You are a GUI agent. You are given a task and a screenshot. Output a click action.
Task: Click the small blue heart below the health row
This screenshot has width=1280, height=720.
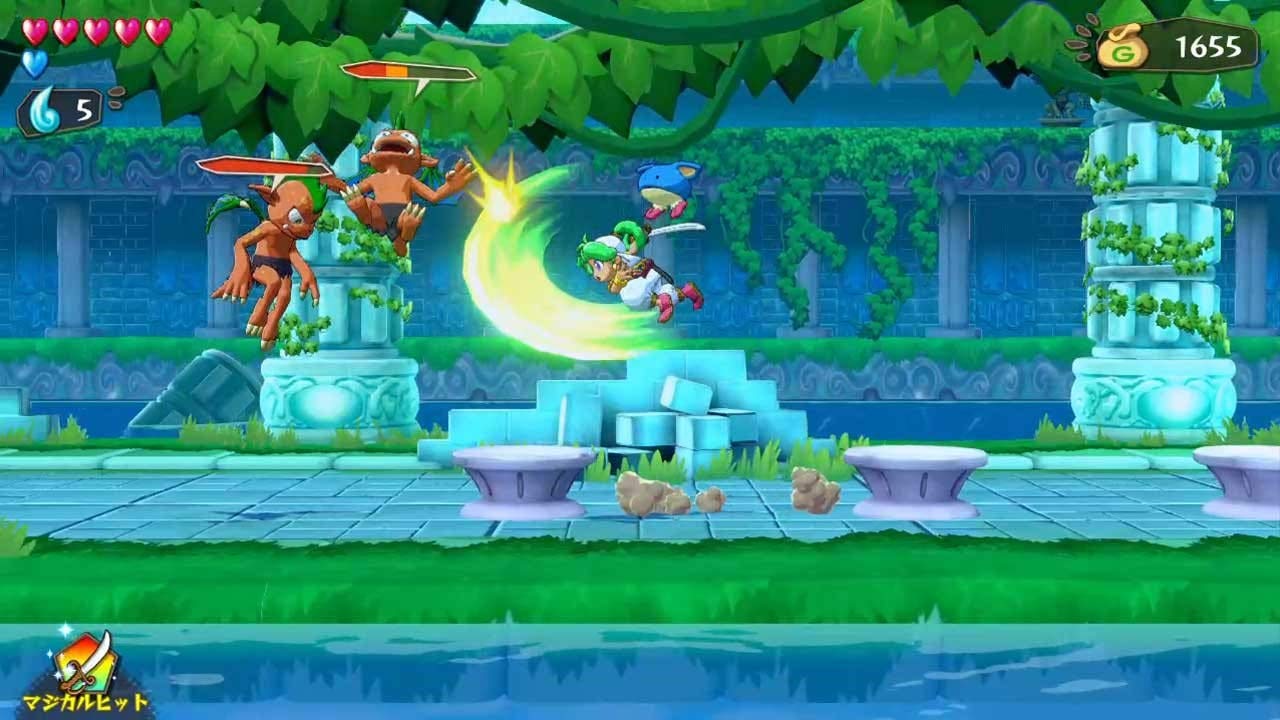(33, 62)
